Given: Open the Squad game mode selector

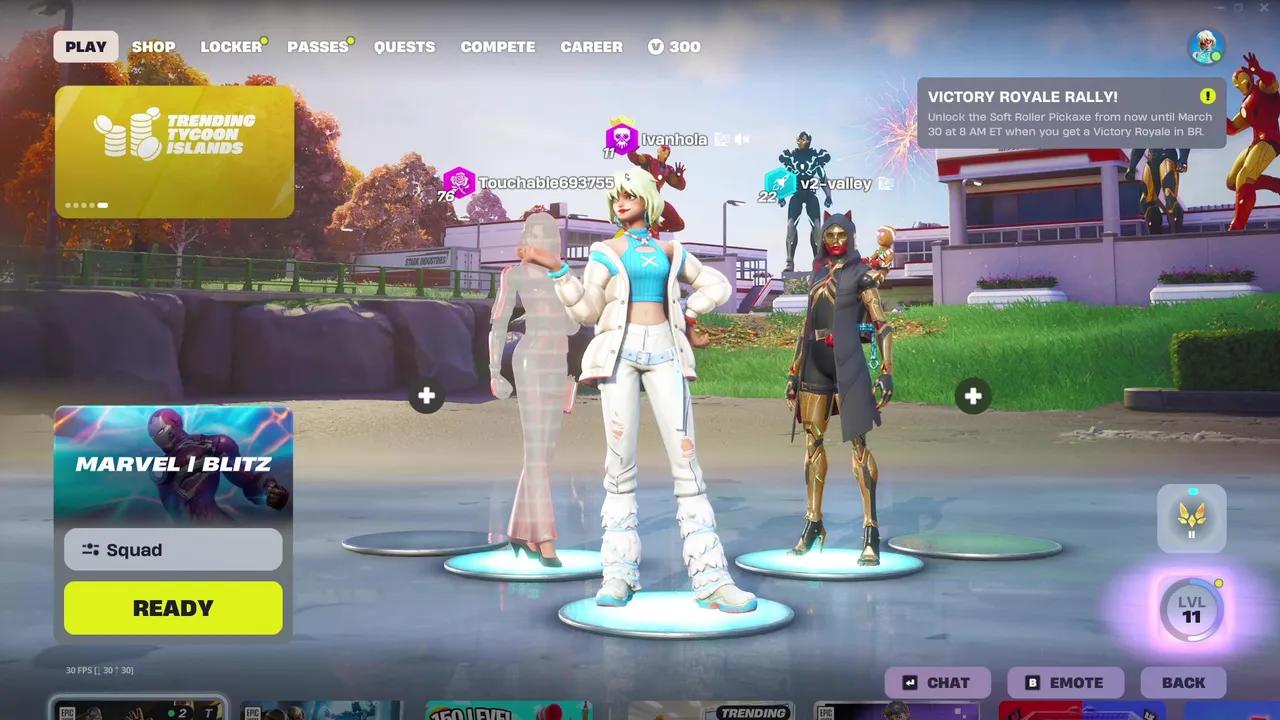Looking at the screenshot, I should [172, 549].
